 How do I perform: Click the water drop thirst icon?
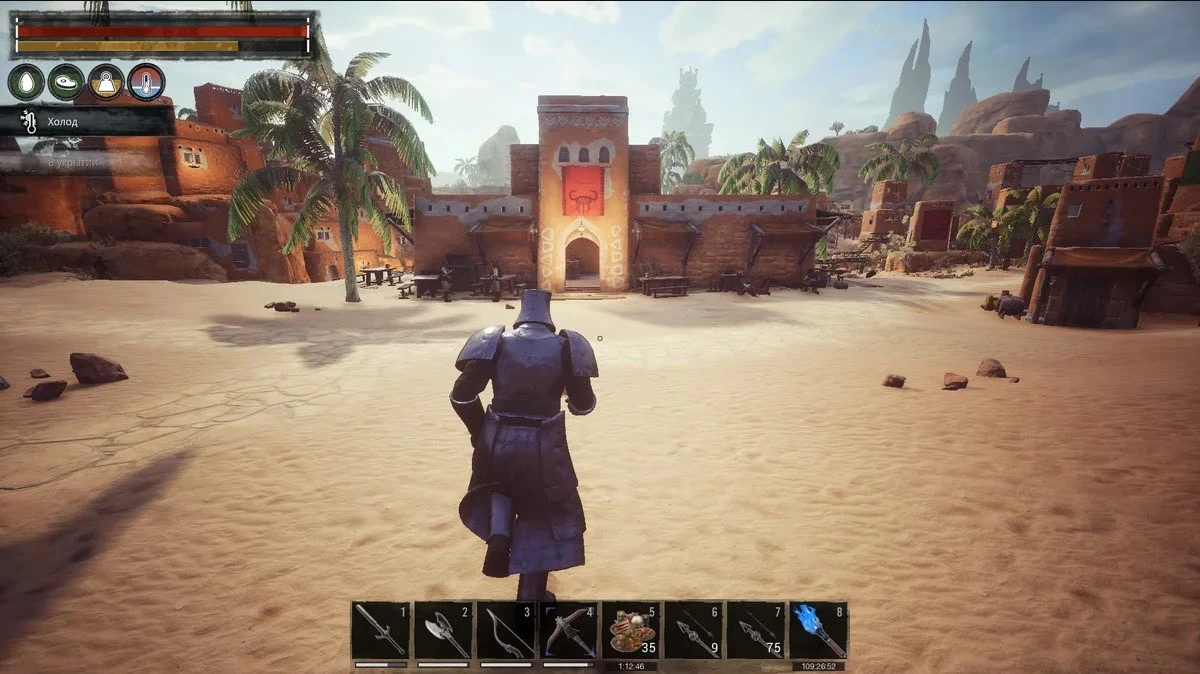(x=26, y=82)
